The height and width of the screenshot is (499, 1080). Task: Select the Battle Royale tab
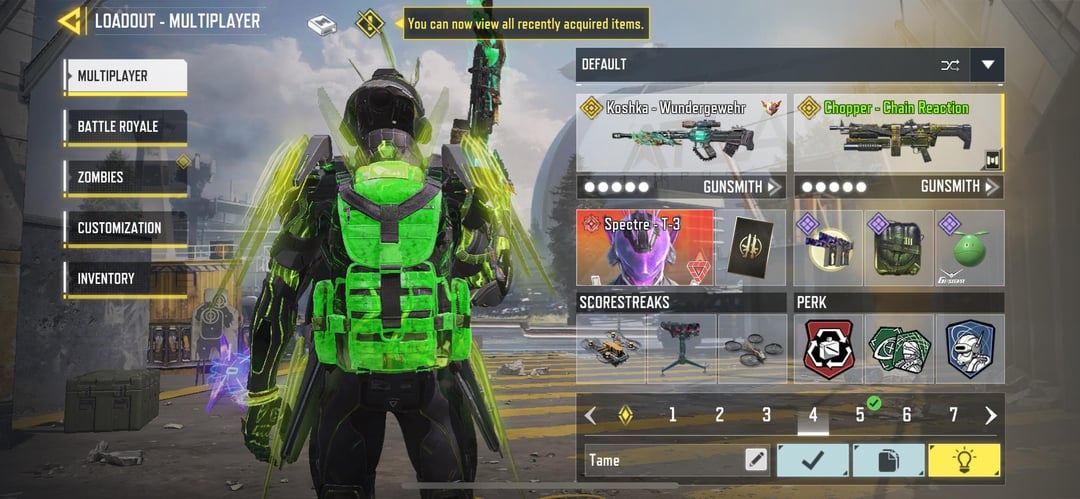coord(126,127)
